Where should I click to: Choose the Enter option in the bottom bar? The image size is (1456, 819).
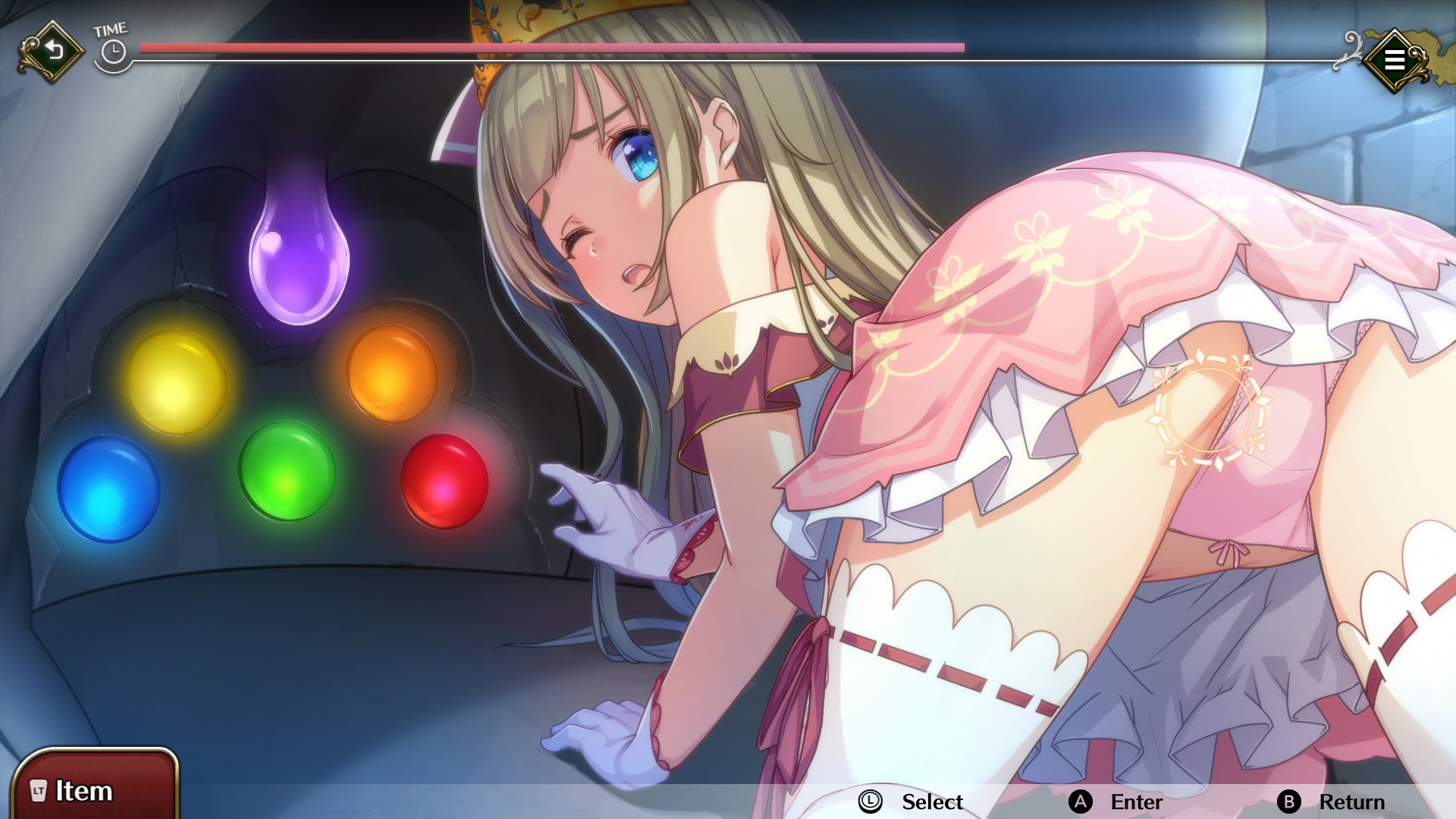pos(1135,802)
